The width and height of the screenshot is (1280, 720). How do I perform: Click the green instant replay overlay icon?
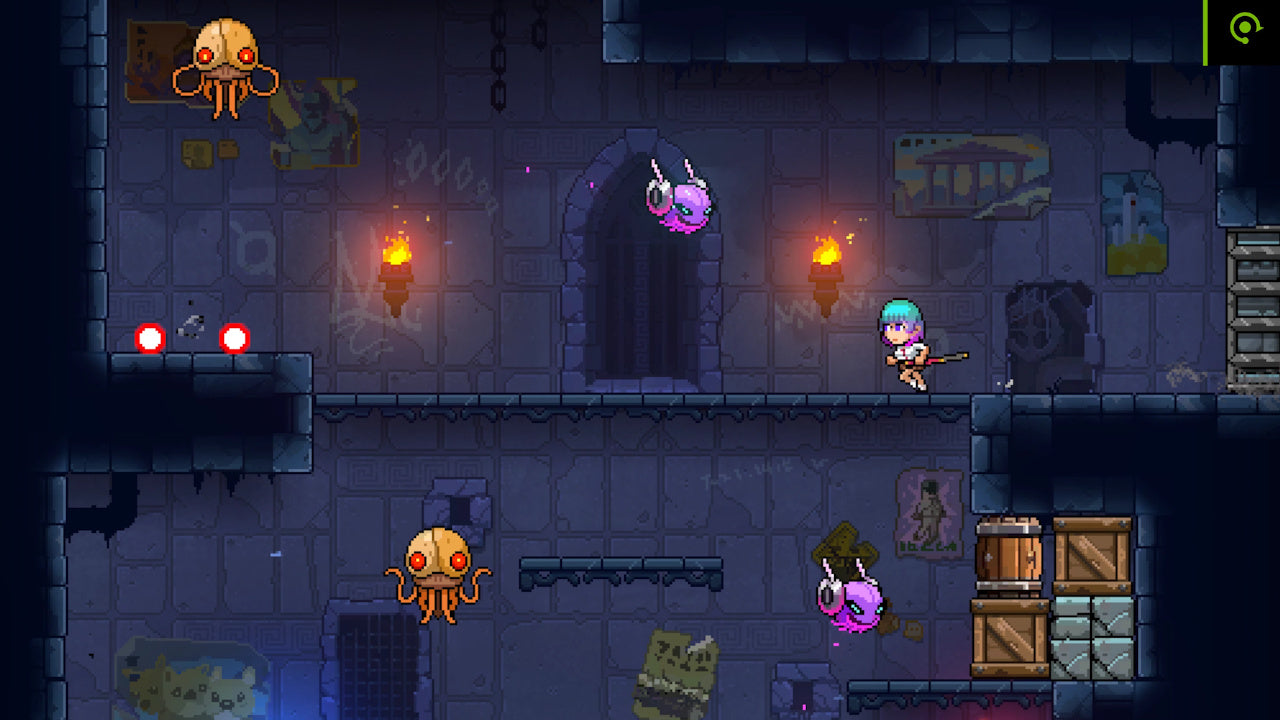click(x=1244, y=30)
